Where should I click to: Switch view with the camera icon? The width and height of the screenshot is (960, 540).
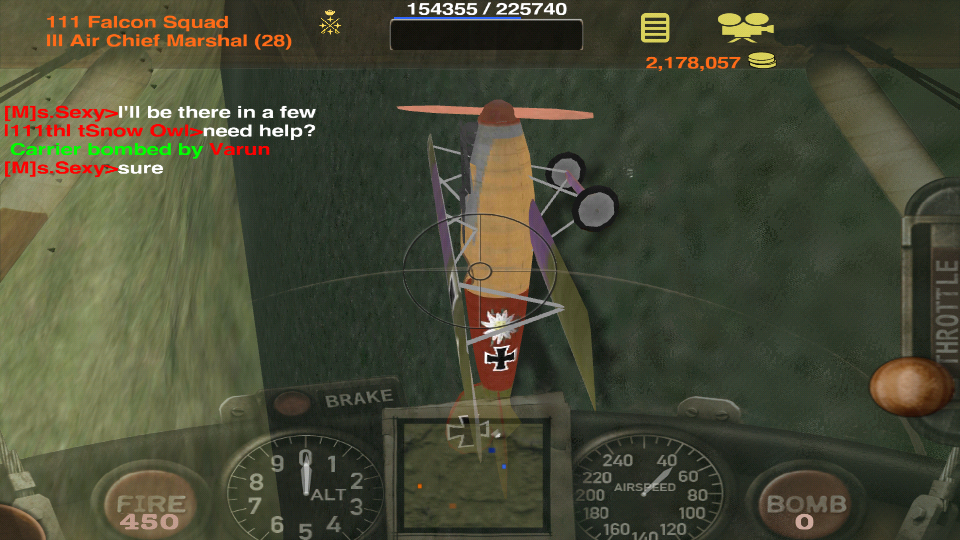coord(744,26)
